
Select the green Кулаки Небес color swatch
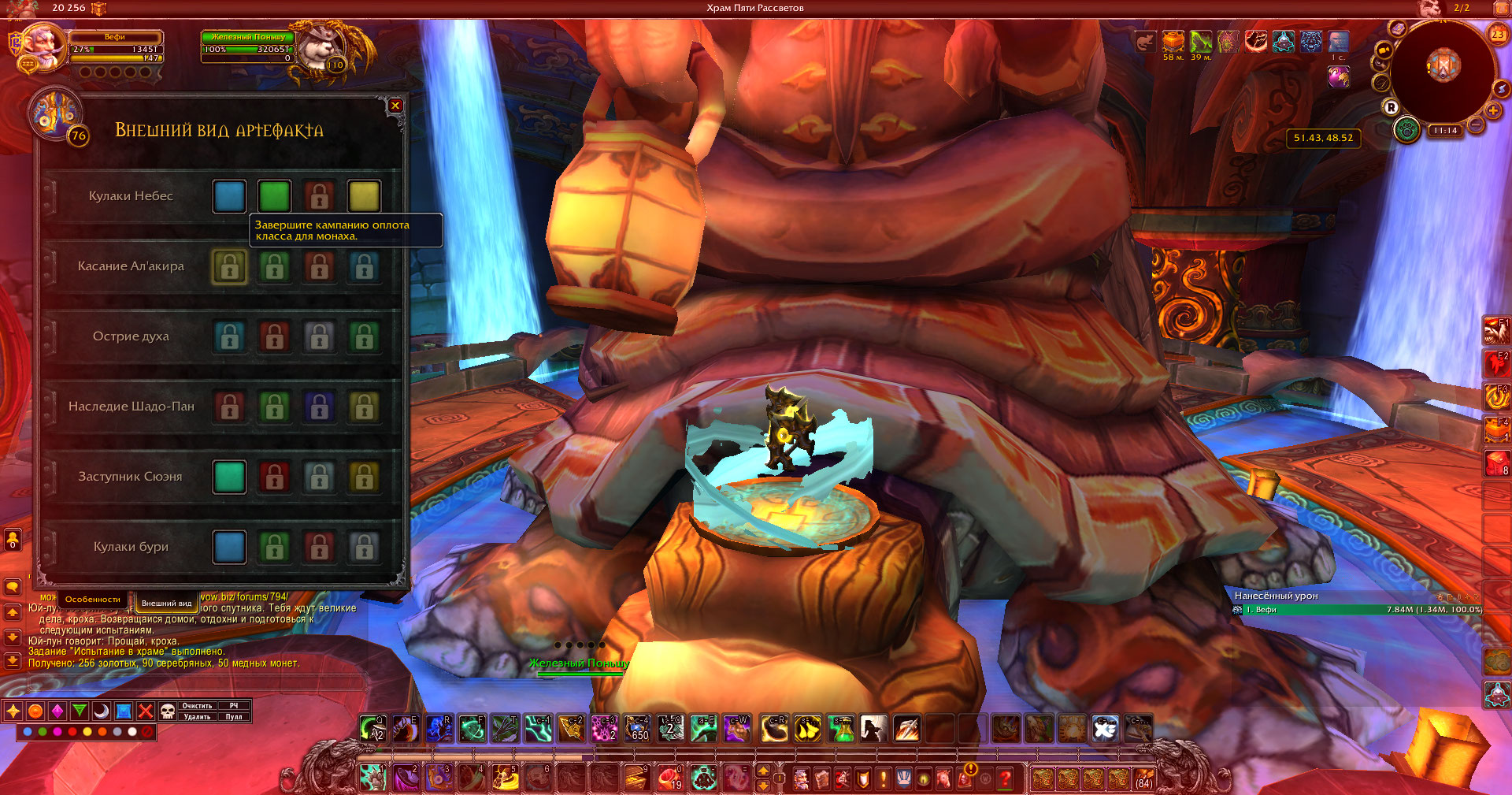(274, 196)
